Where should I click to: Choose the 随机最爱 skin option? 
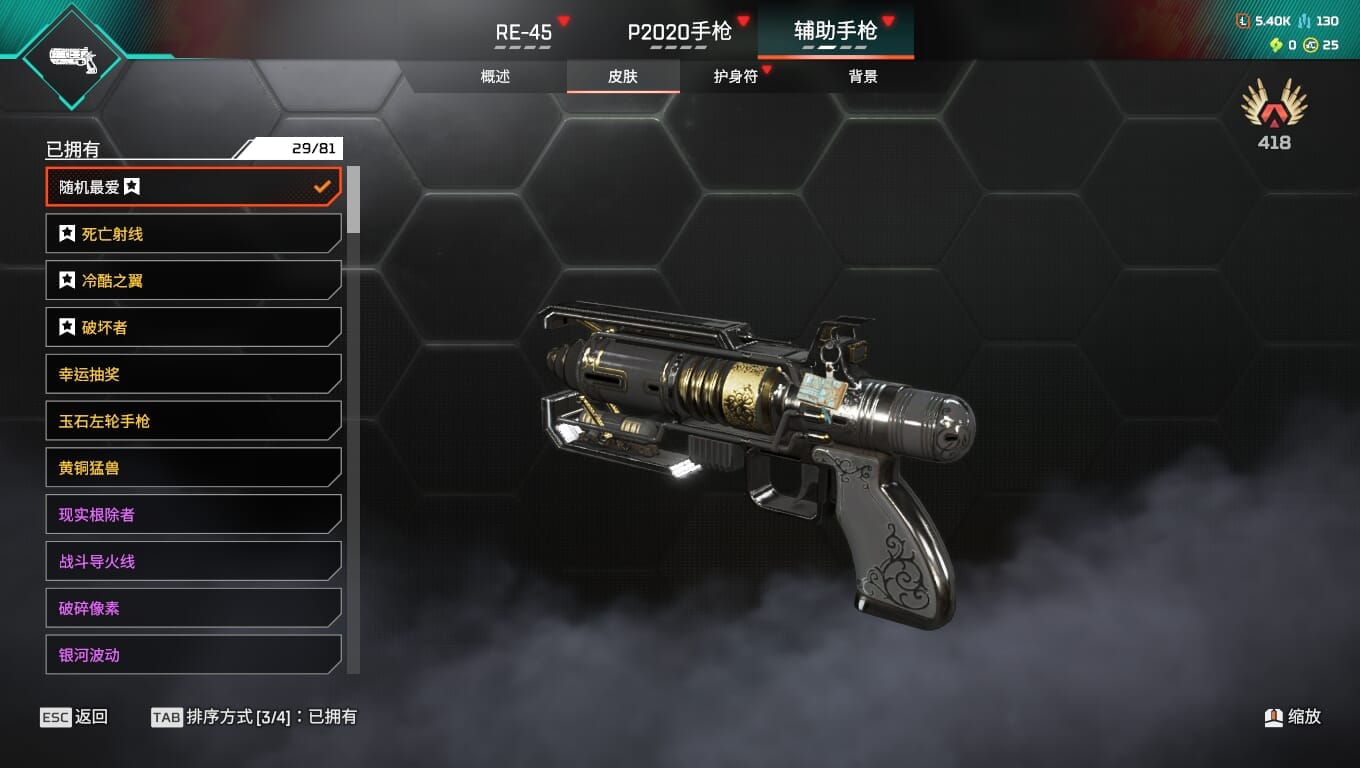click(193, 187)
